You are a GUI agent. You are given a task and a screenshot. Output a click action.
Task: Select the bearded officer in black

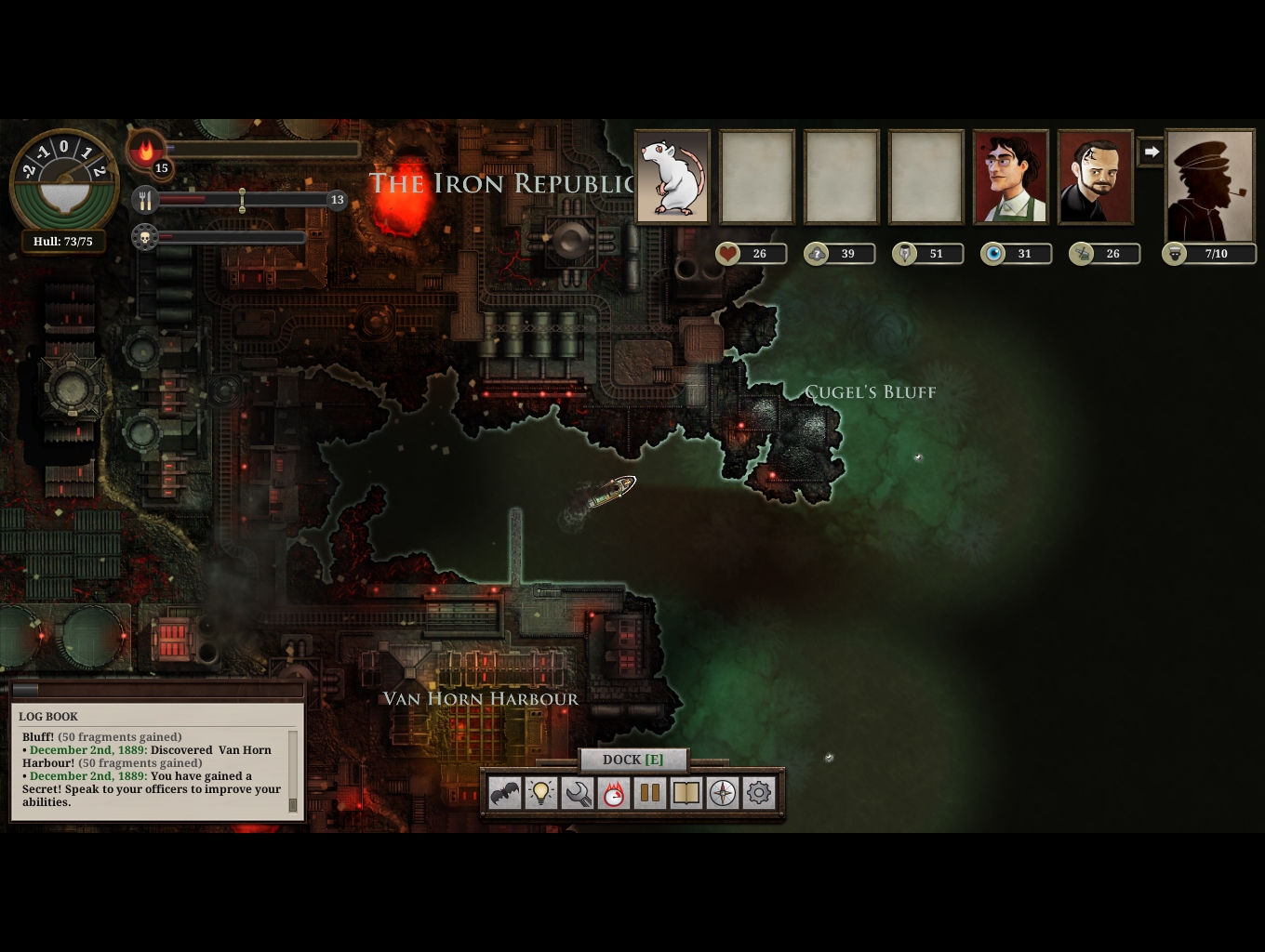tap(1096, 177)
